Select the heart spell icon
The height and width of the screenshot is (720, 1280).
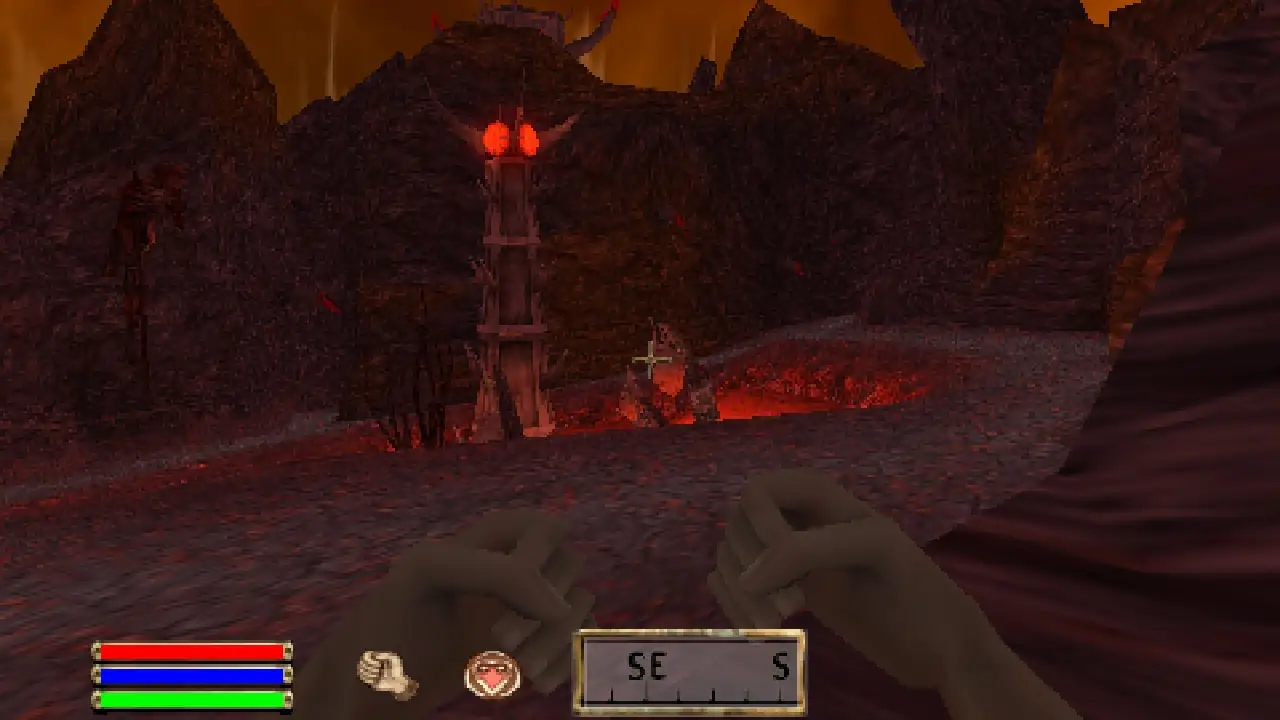tap(492, 673)
